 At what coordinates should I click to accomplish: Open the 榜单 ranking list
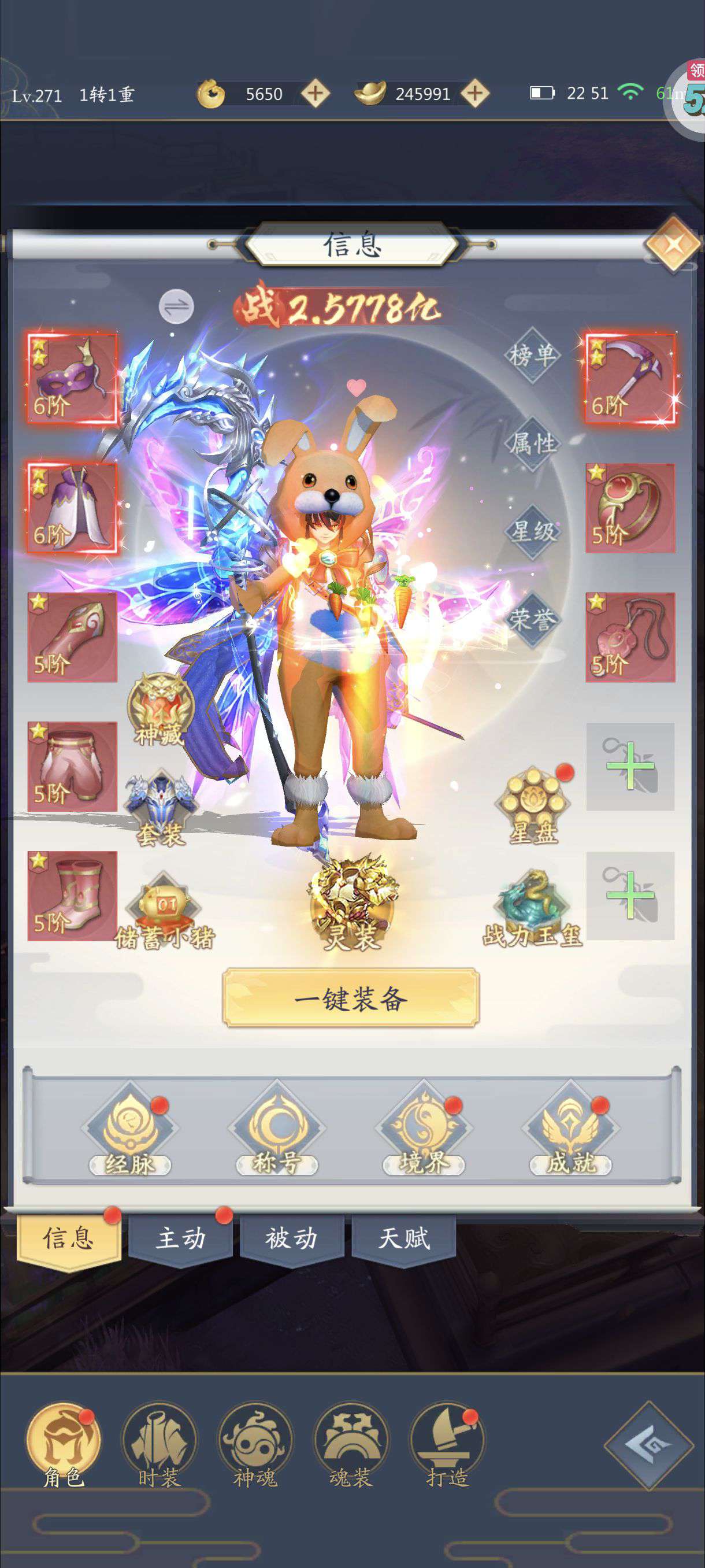pos(532,355)
